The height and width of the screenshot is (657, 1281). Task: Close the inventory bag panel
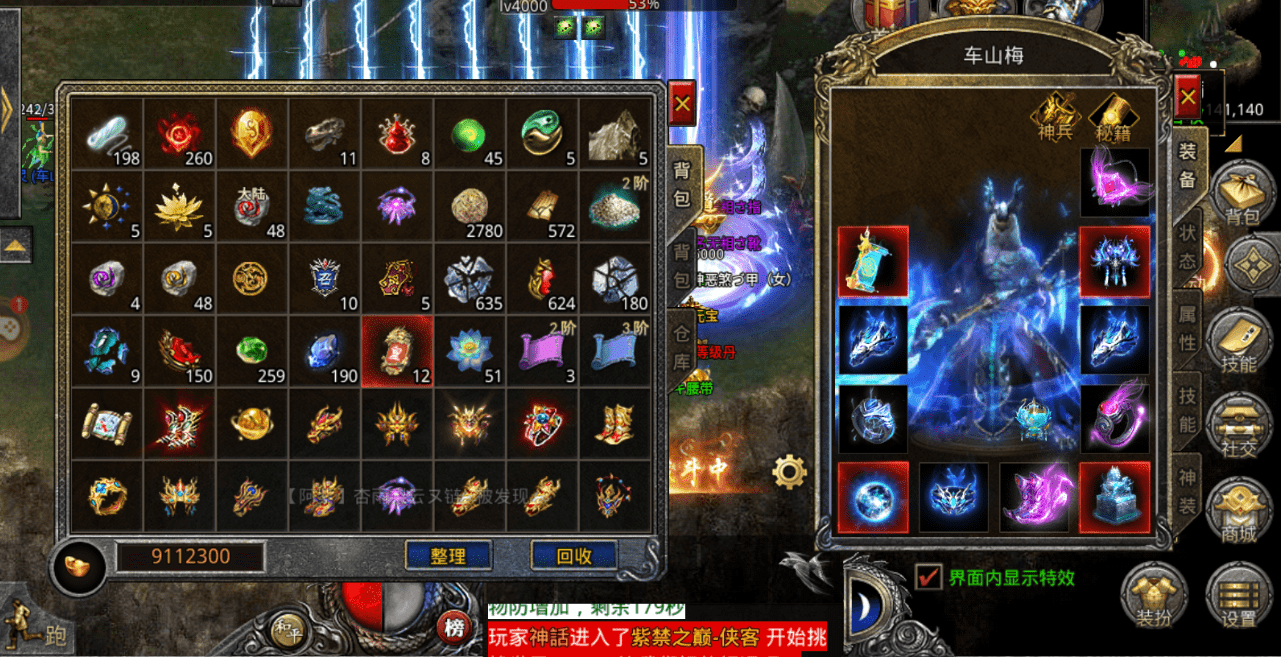pyautogui.click(x=682, y=103)
